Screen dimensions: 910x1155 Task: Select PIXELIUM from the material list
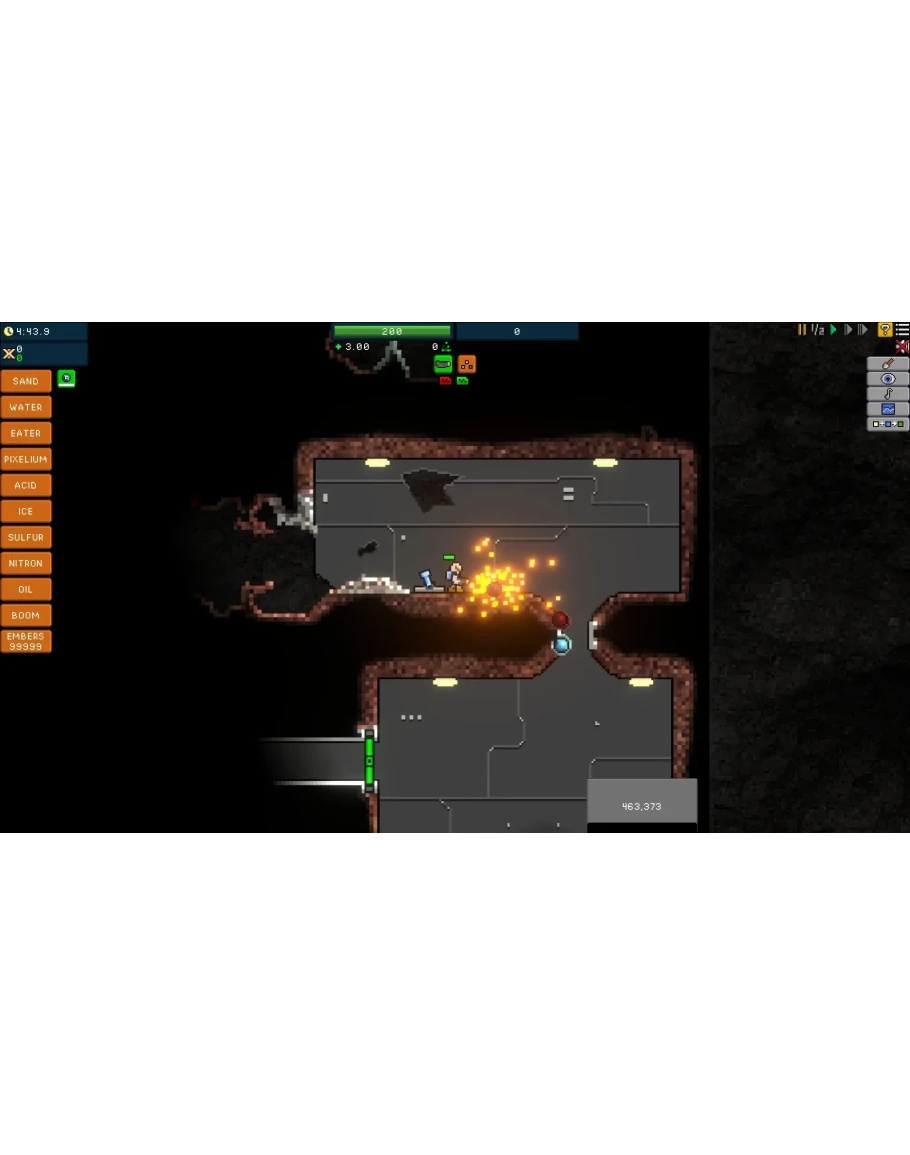pos(26,459)
